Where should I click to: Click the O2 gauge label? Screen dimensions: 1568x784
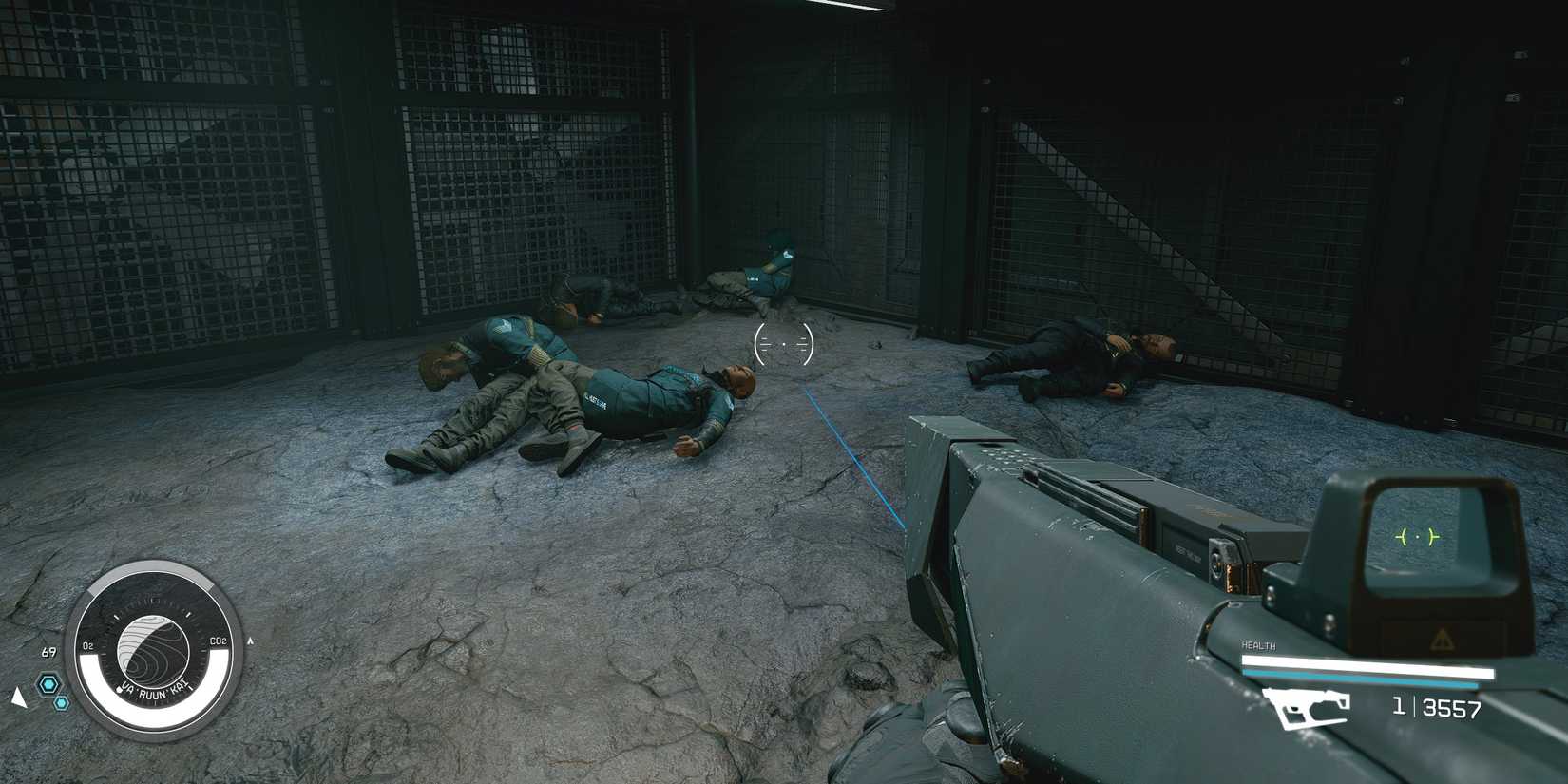[x=88, y=645]
